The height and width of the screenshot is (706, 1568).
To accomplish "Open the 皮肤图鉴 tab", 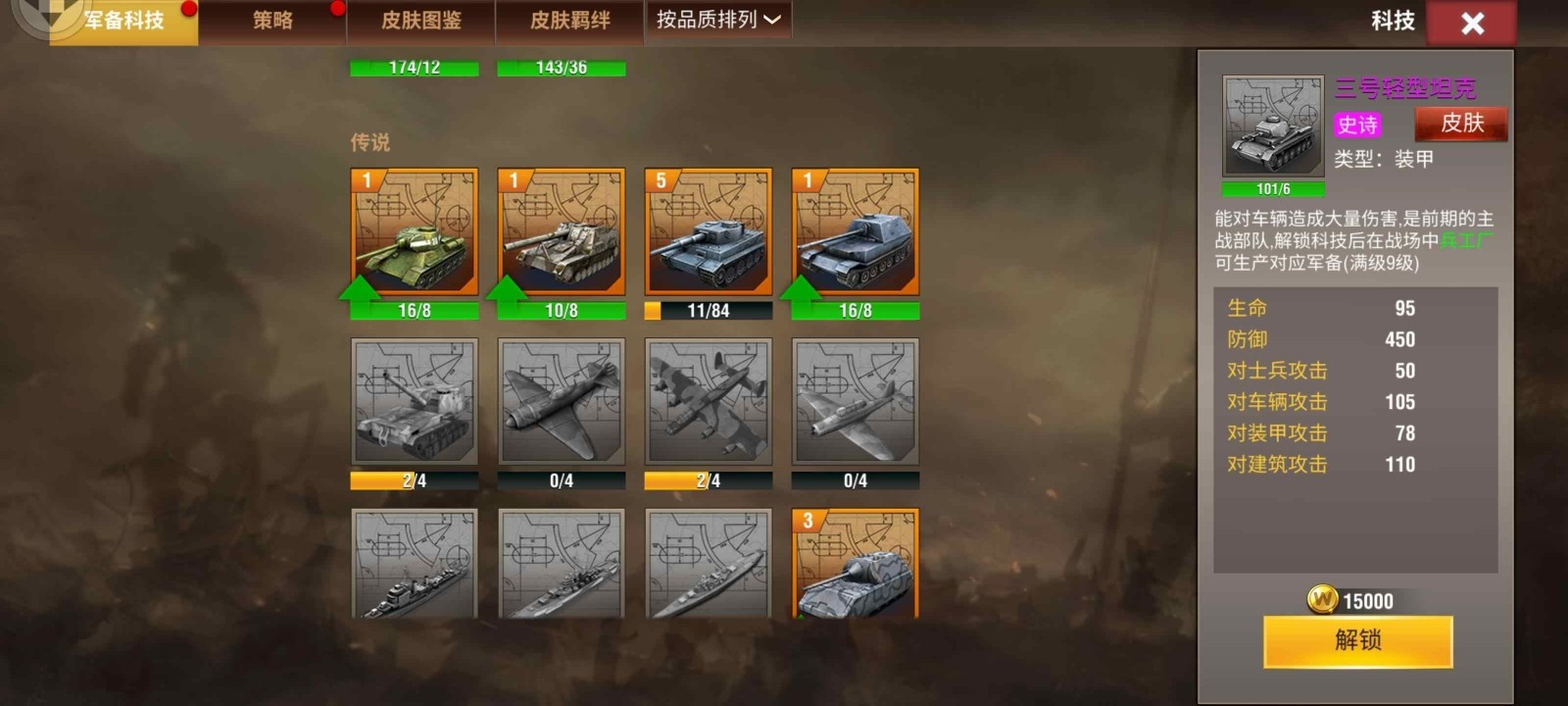I will click(421, 20).
